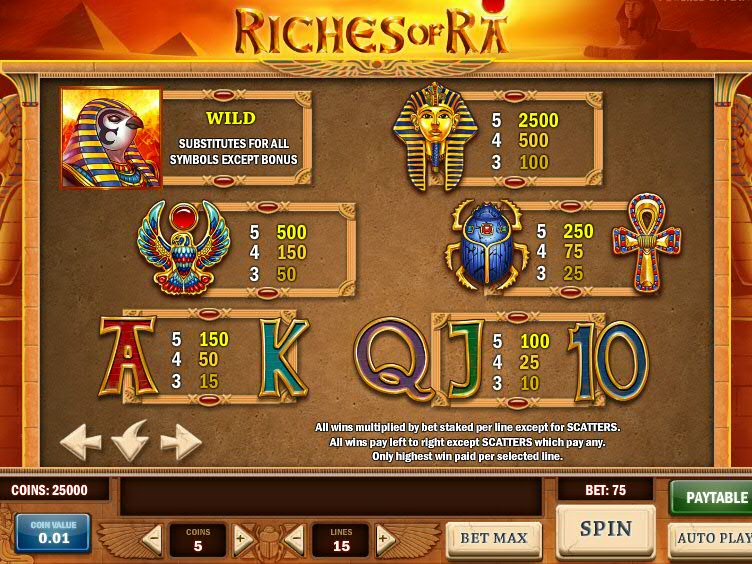Viewport: 752px width, 564px height.
Task: Spin the reels with the SPIN button
Action: click(x=605, y=529)
